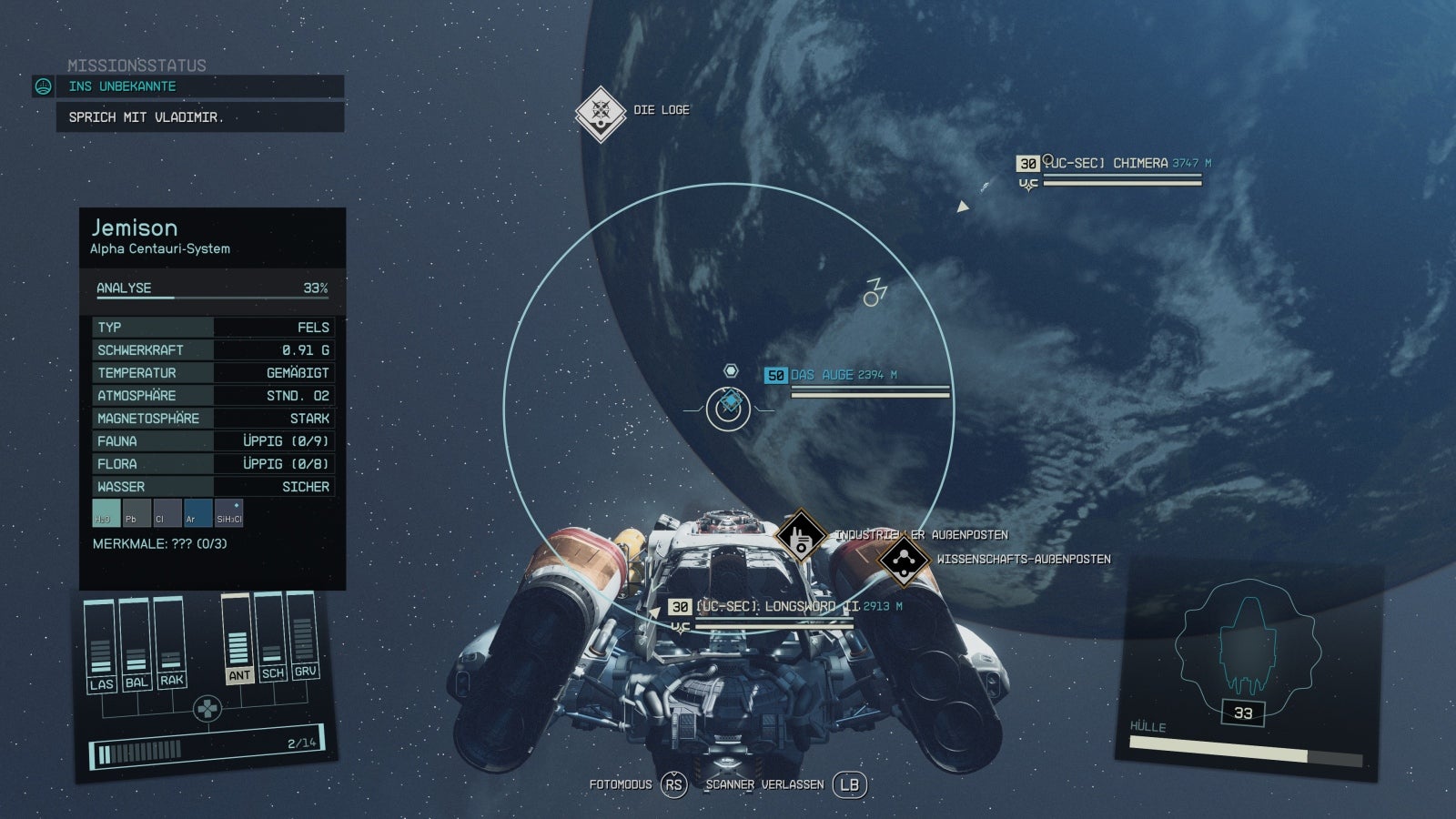This screenshot has width=1456, height=819.
Task: Choose the industrial outpost diamond icon
Action: click(800, 536)
